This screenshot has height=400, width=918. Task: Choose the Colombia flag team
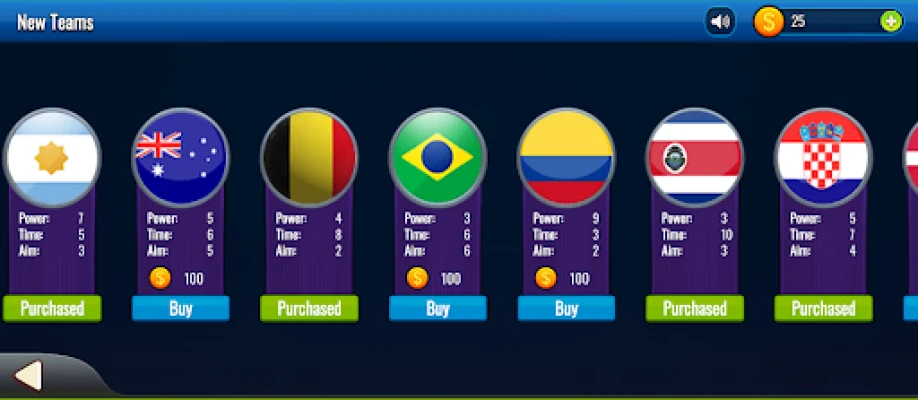click(x=566, y=157)
